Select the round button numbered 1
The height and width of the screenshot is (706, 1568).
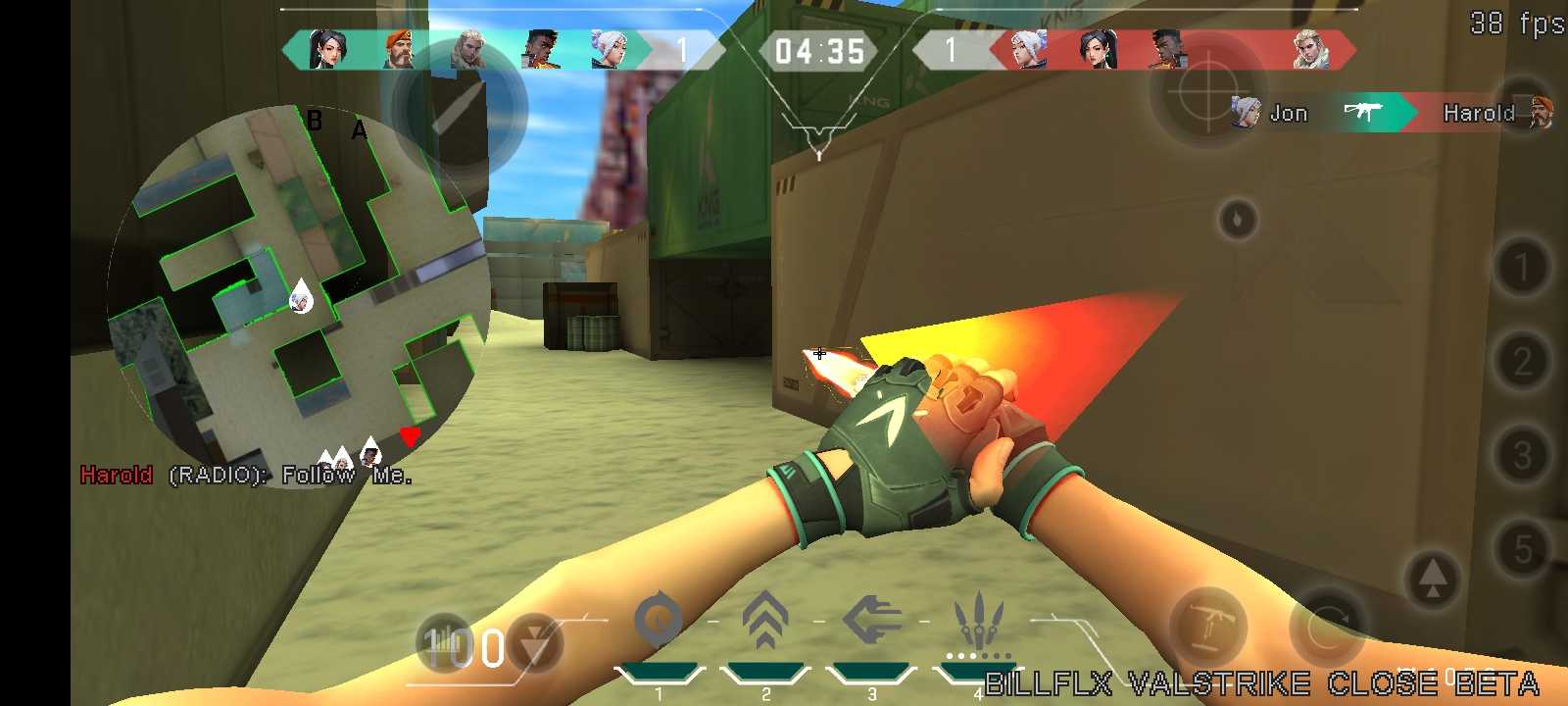[1522, 267]
